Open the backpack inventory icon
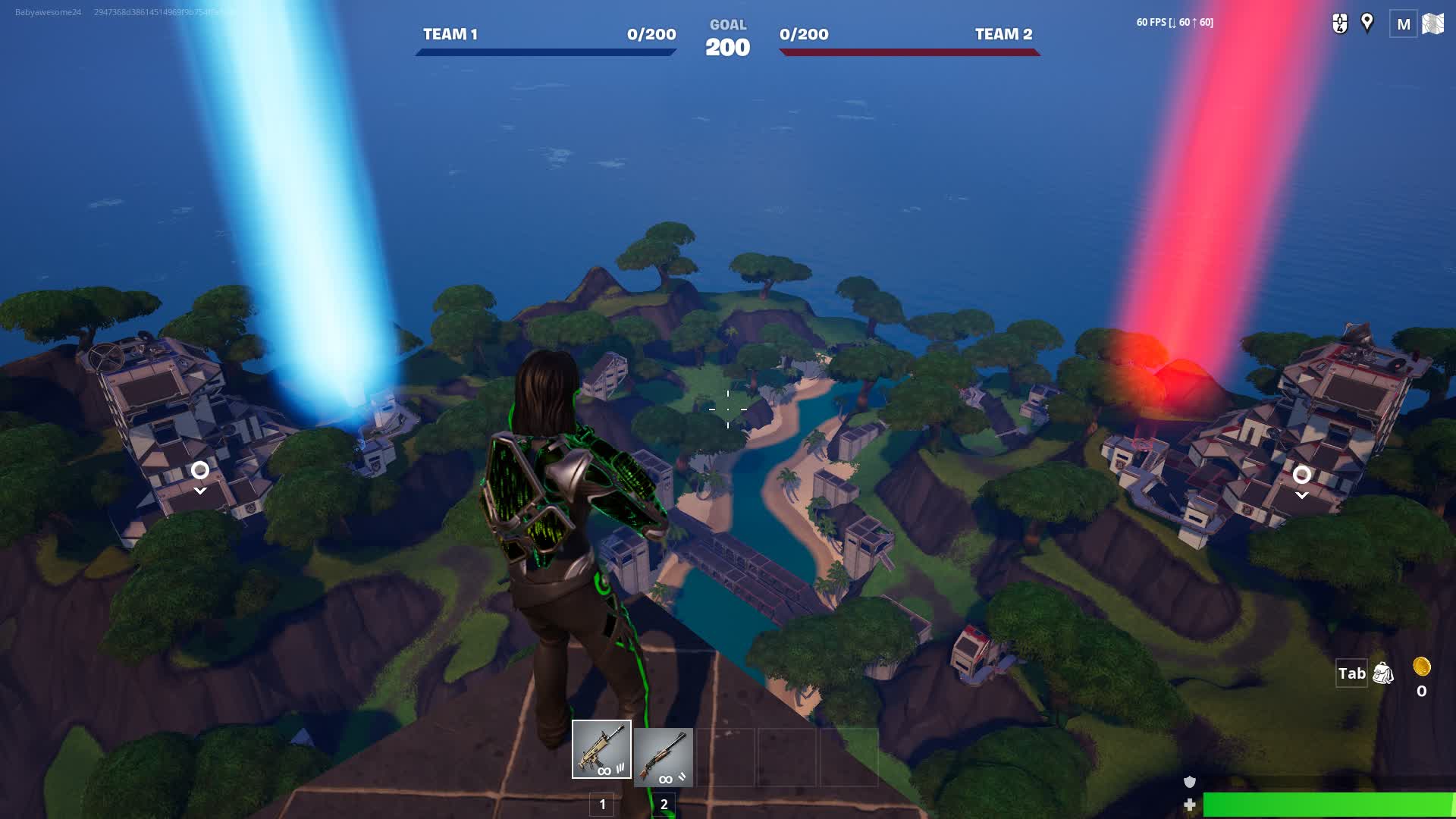Screen dimensions: 1456x819 [1383, 673]
